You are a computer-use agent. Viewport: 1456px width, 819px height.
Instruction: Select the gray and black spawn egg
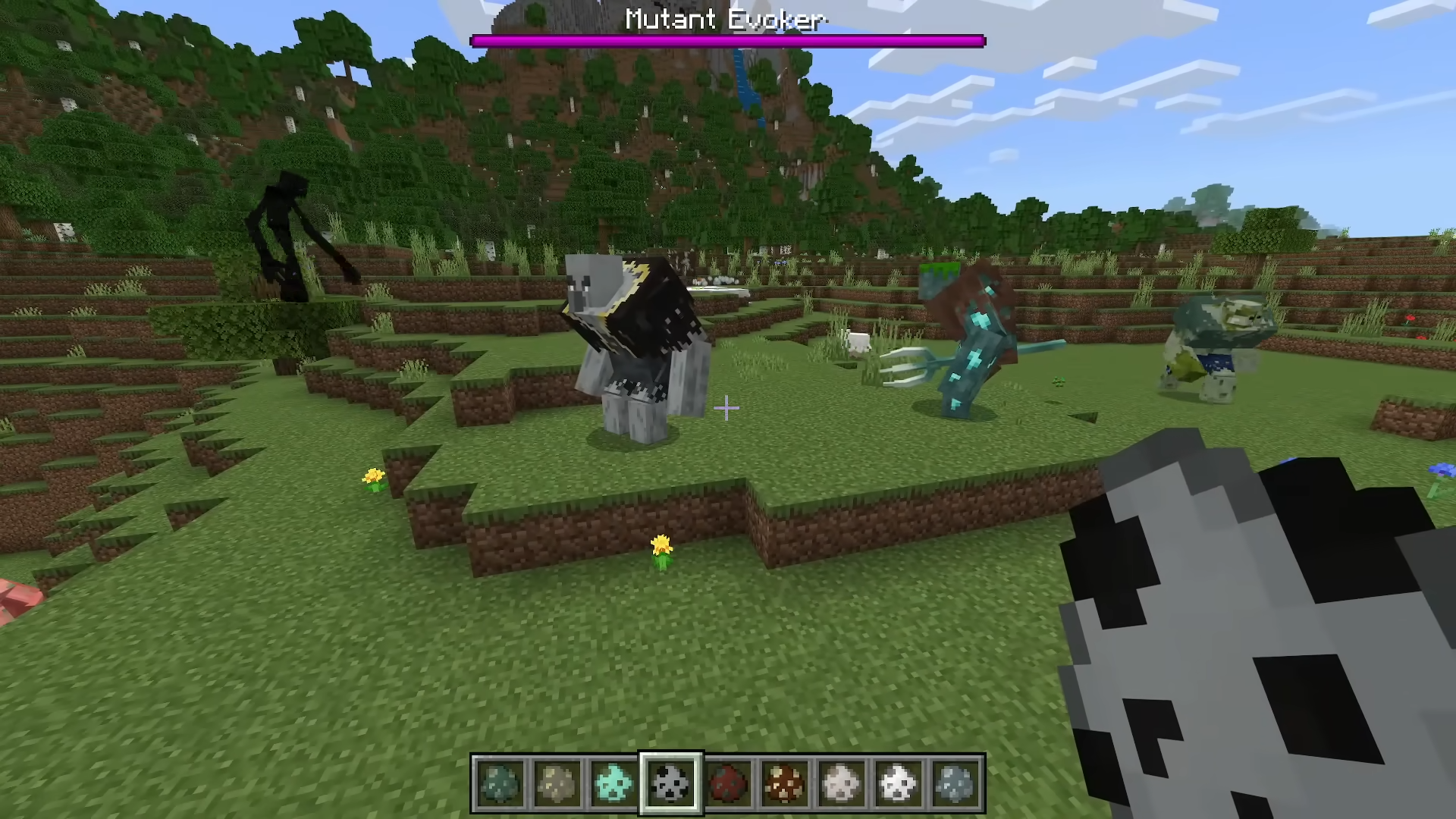[671, 783]
